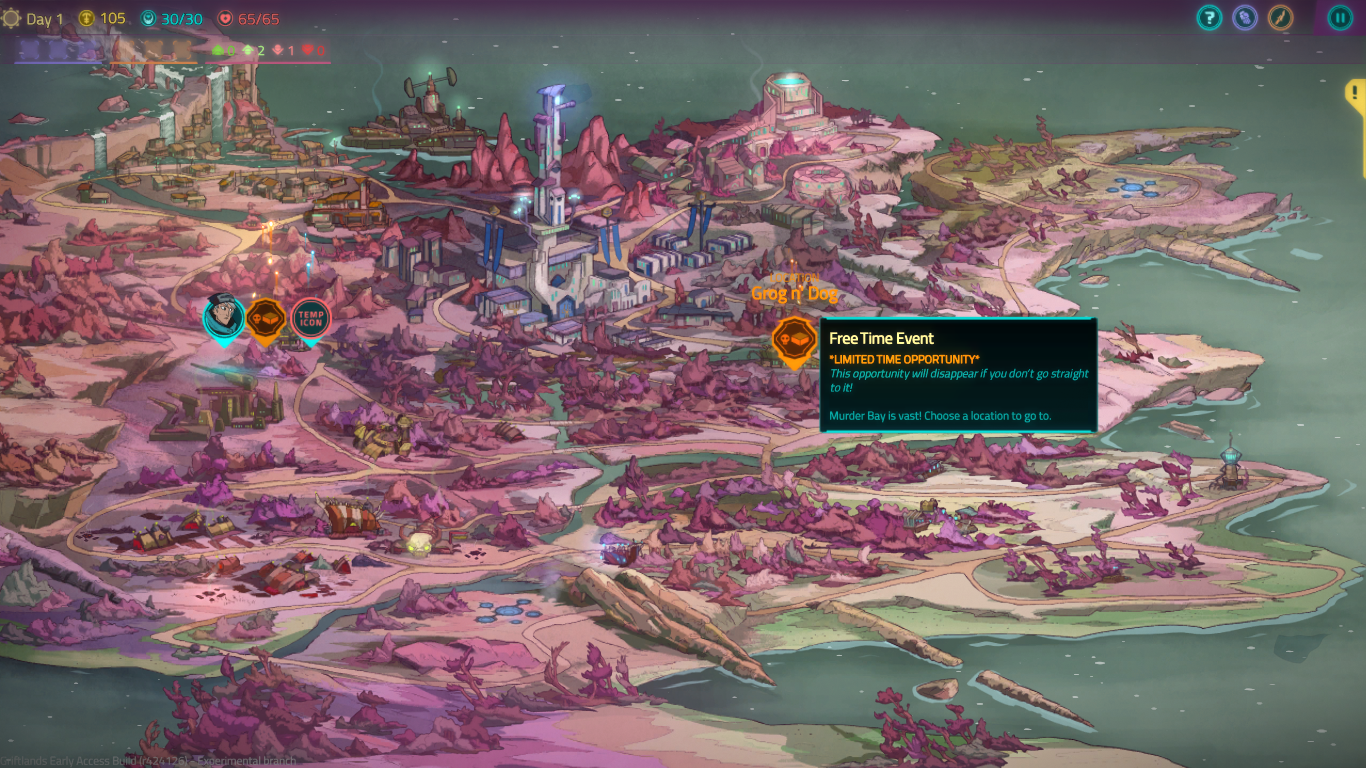Click the TEMP ICON map marker

point(310,318)
